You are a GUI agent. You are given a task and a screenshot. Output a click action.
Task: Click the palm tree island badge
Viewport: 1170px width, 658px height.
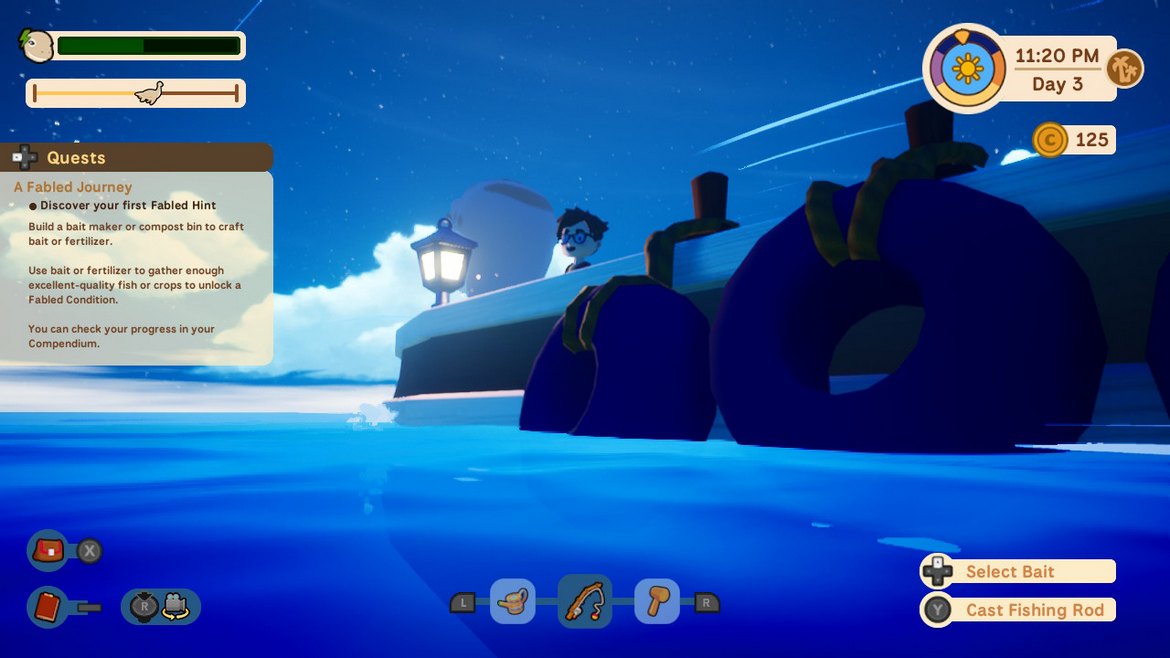tap(1125, 68)
